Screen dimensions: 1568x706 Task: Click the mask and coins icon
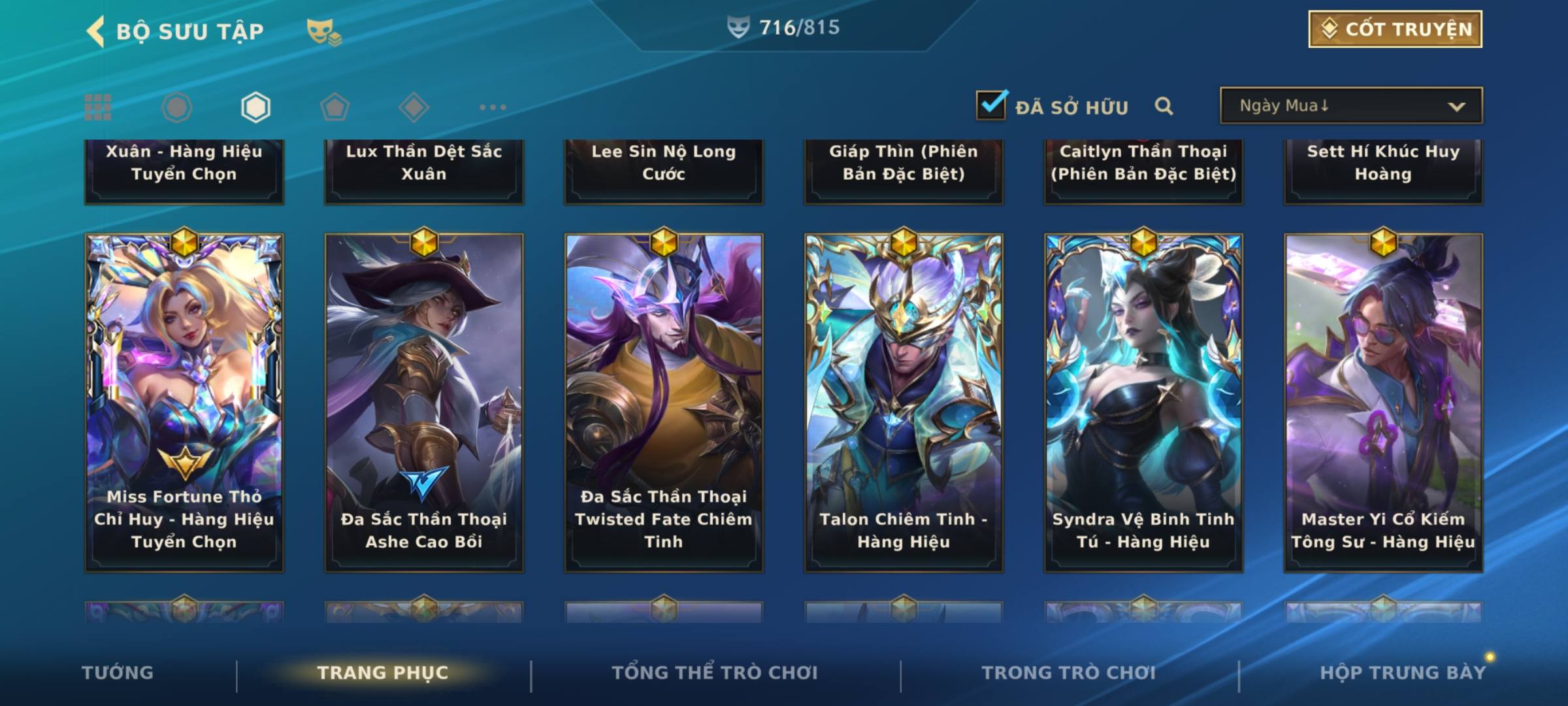coord(323,31)
